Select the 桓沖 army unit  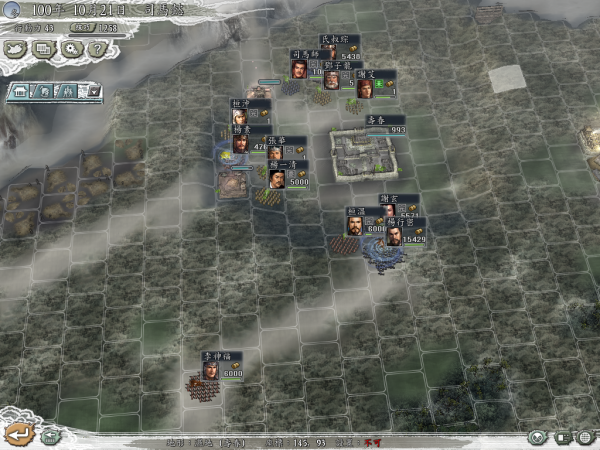pos(240,115)
